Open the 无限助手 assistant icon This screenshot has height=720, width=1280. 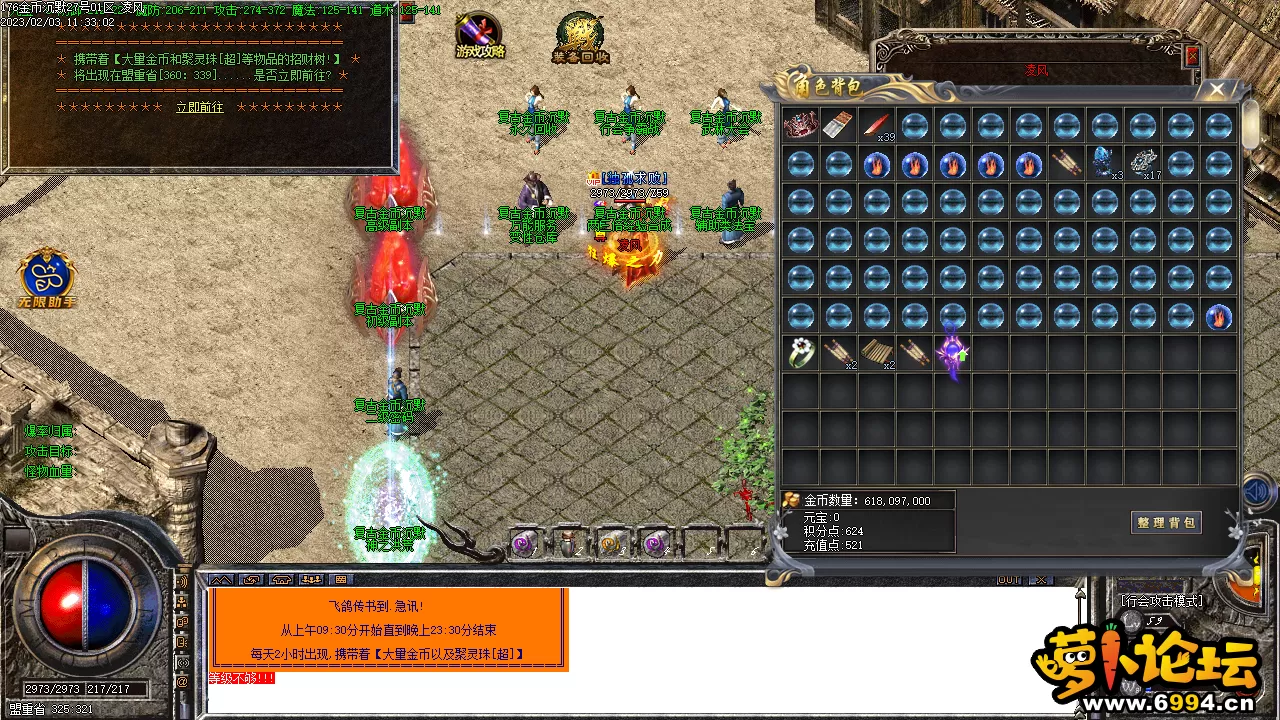click(46, 277)
